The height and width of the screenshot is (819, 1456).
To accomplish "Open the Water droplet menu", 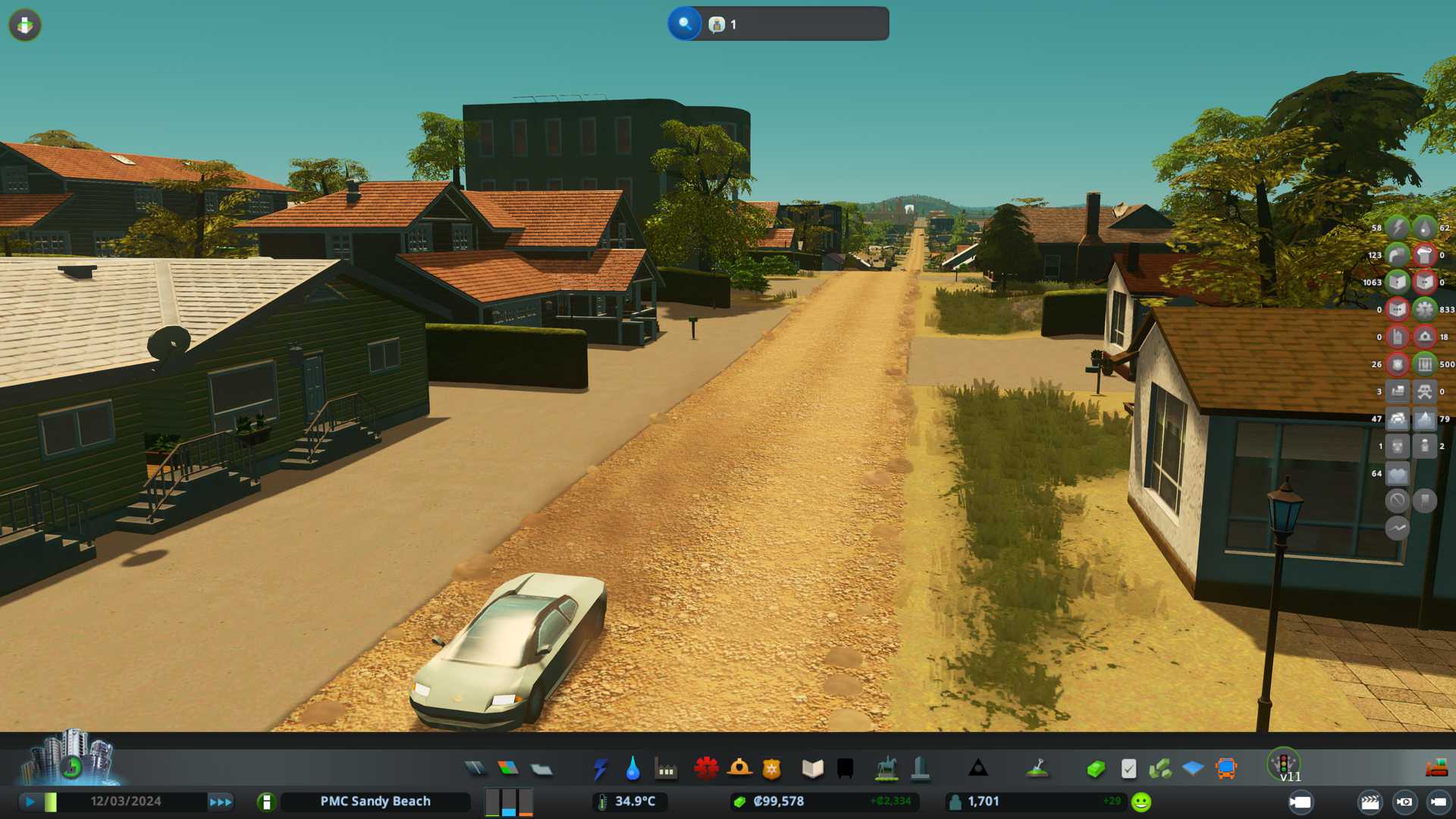I will [632, 769].
